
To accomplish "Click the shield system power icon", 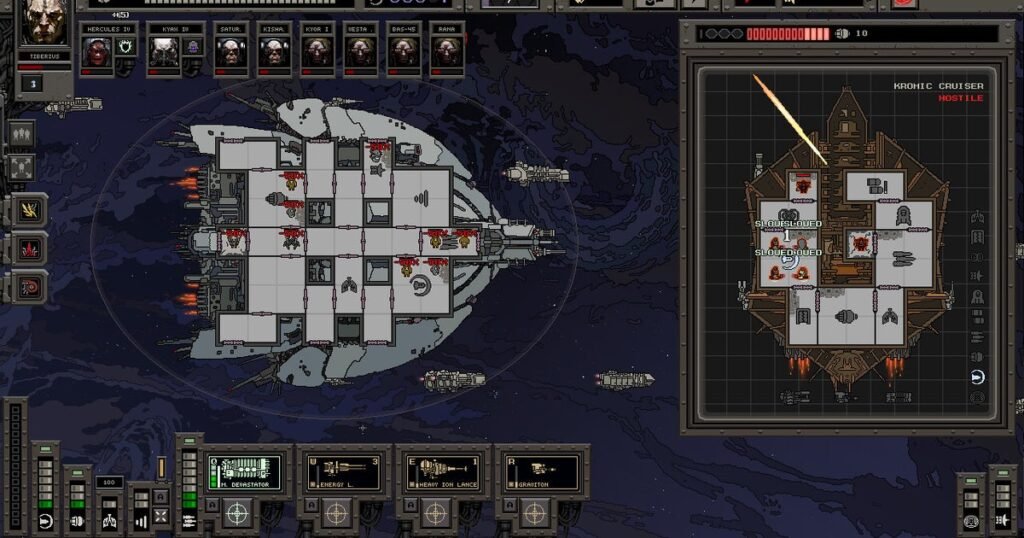I will point(45,521).
